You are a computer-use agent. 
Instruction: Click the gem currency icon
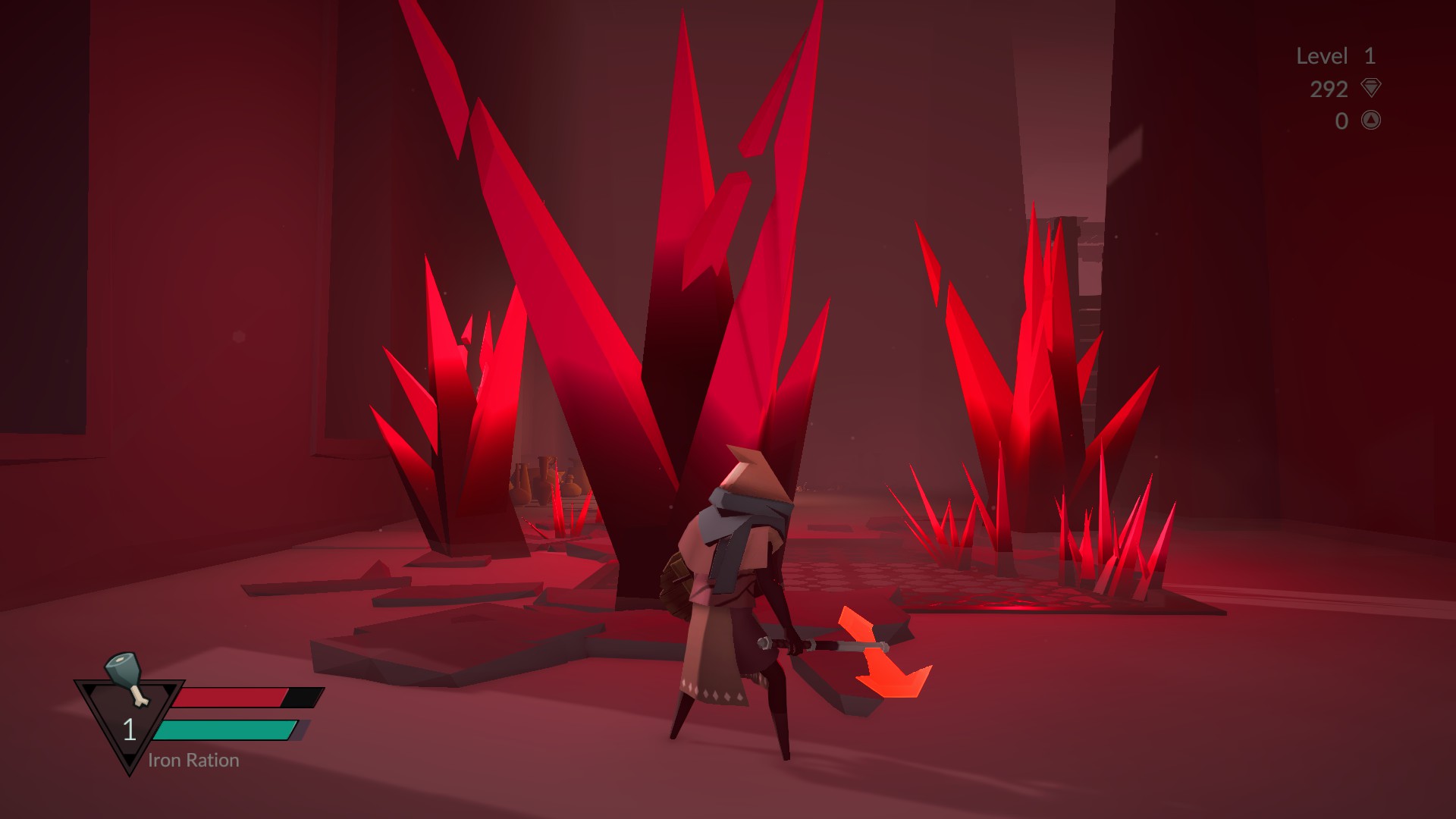click(1370, 88)
